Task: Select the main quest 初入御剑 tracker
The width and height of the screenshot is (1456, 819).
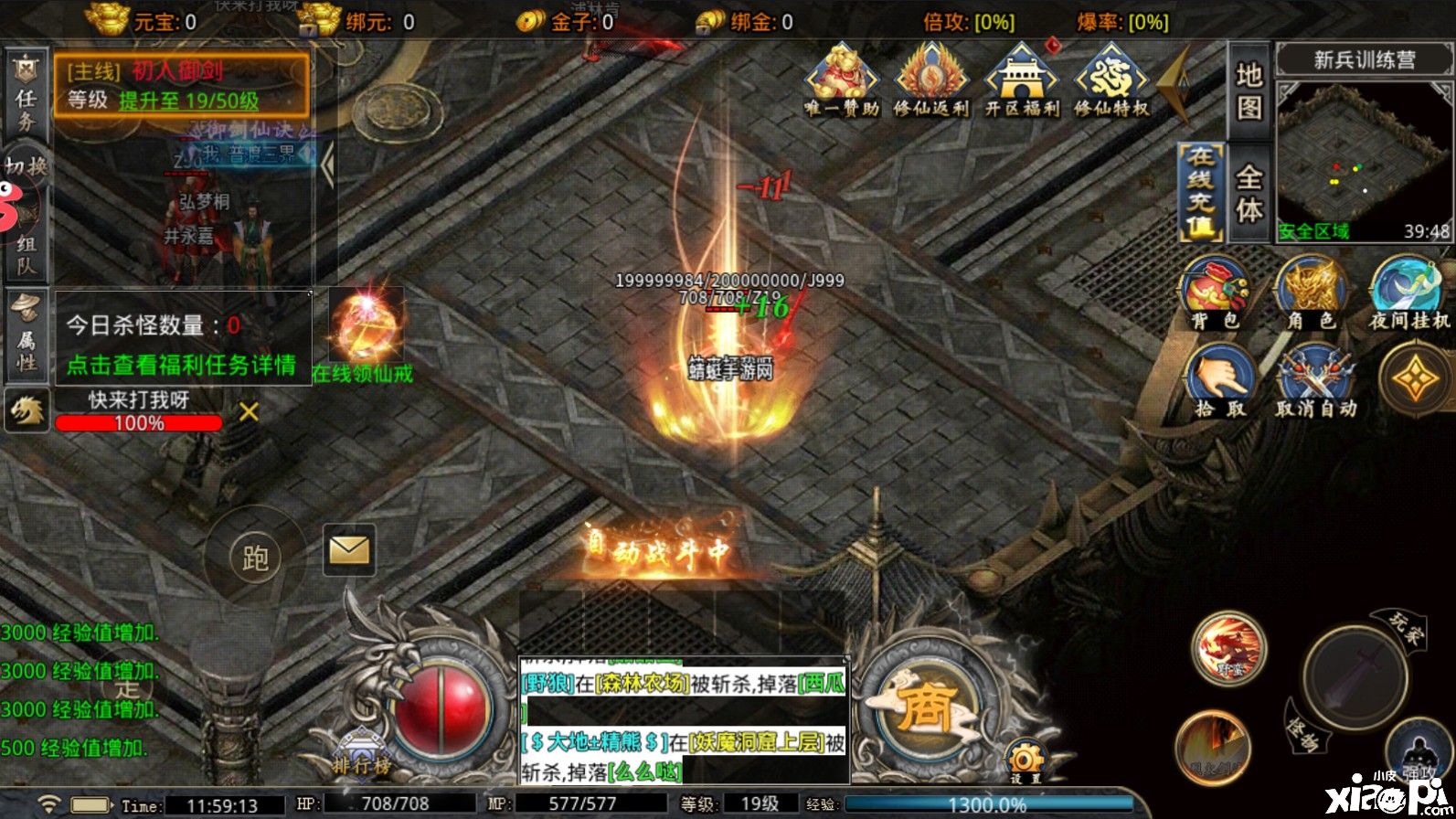Action: (x=181, y=84)
